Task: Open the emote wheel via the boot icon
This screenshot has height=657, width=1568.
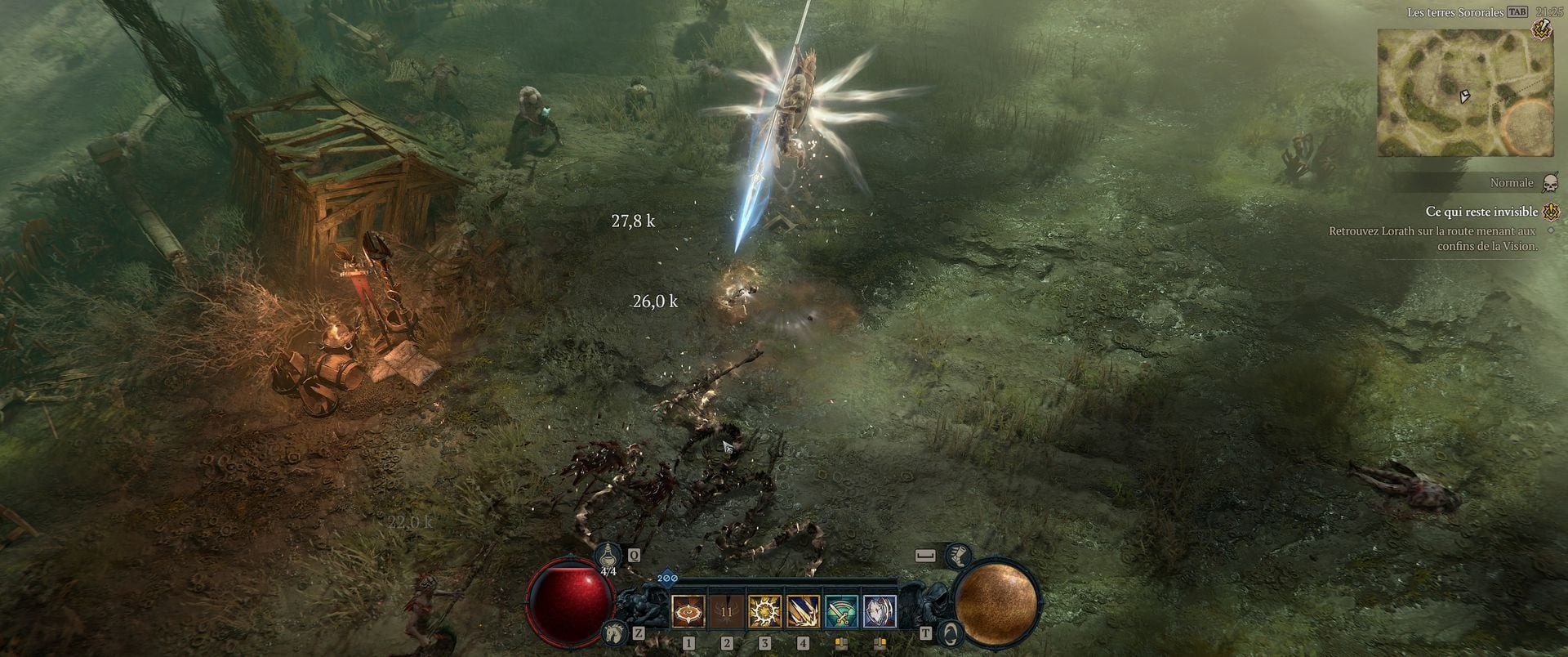Action: [960, 556]
